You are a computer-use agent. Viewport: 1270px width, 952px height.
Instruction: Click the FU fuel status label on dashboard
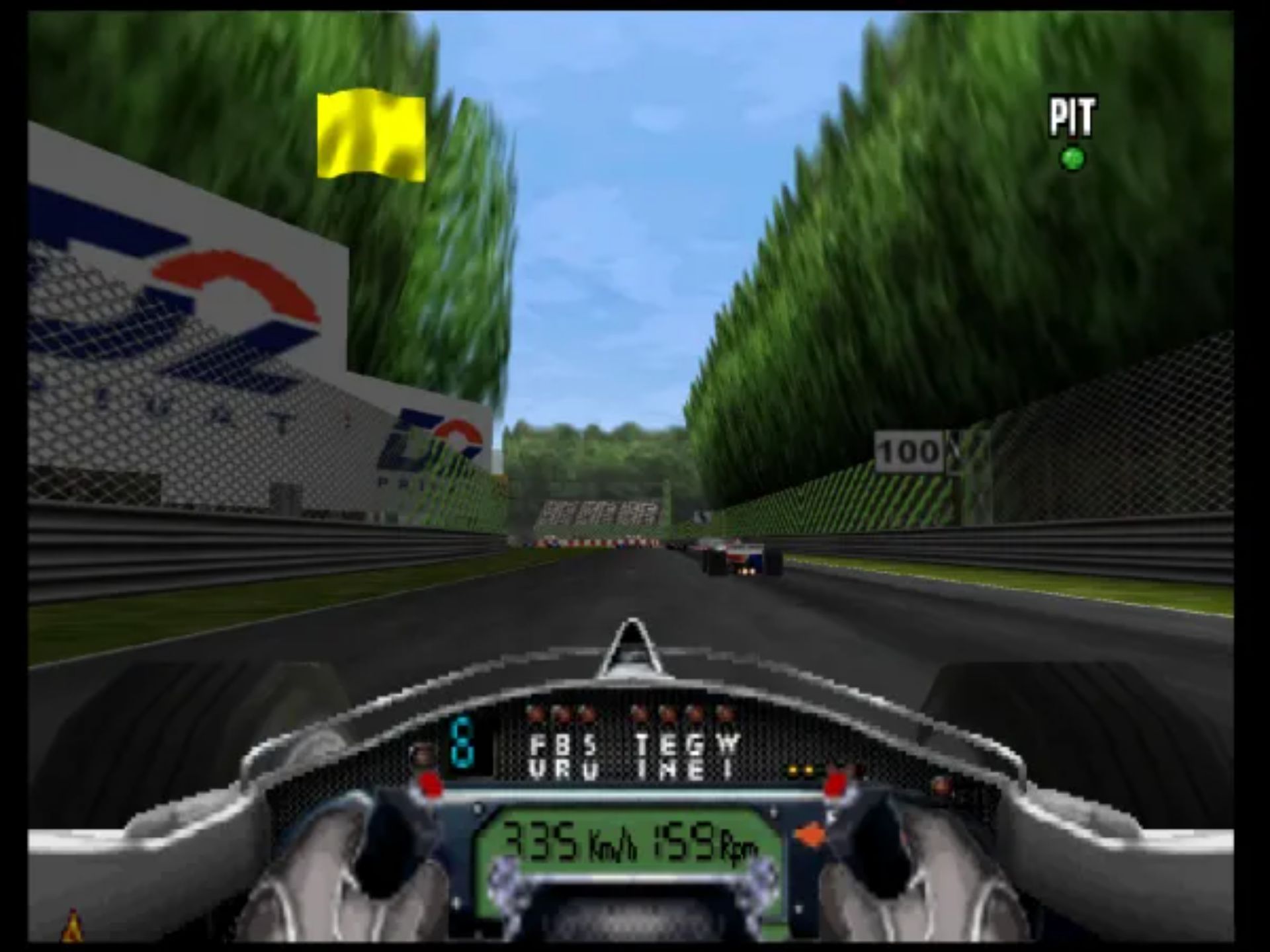coord(538,754)
